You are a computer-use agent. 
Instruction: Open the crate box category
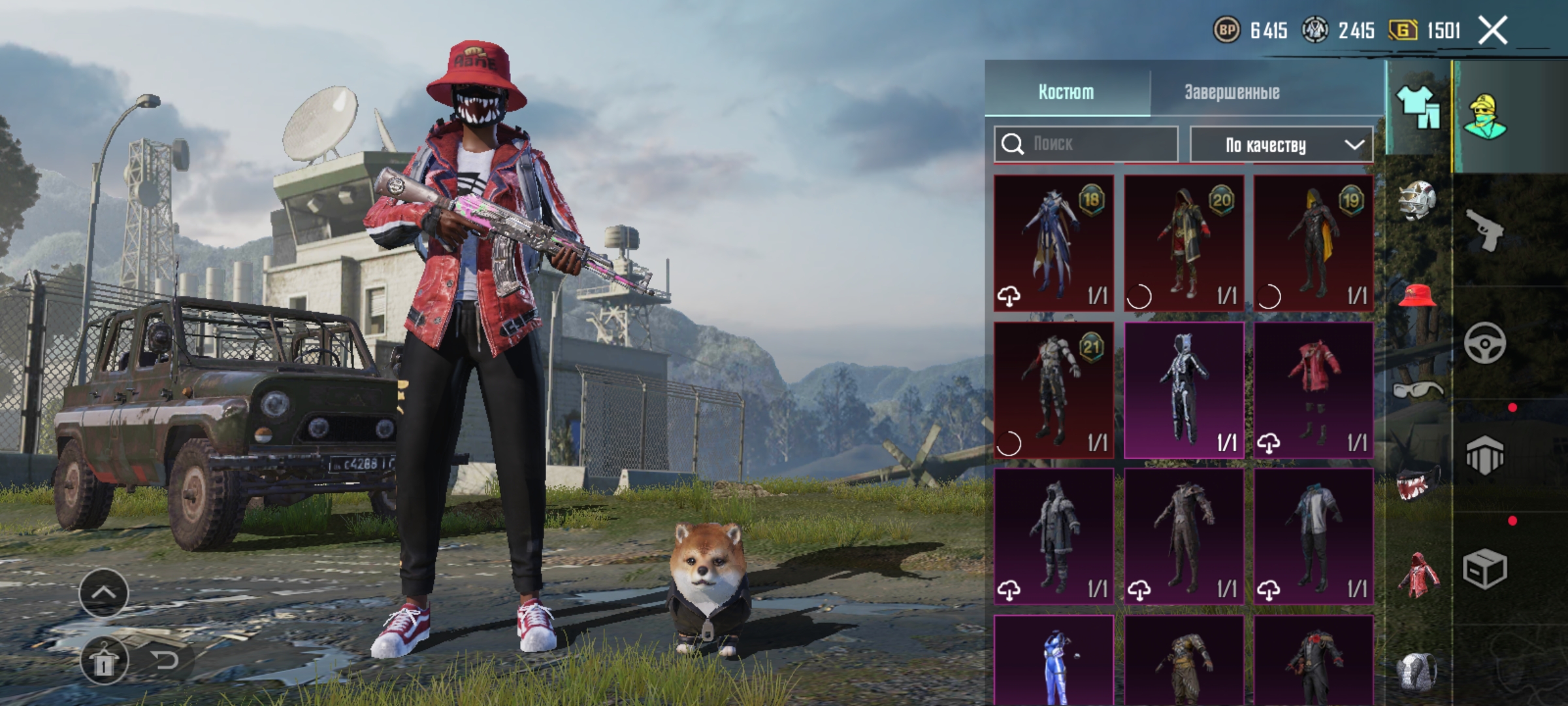[x=1484, y=569]
